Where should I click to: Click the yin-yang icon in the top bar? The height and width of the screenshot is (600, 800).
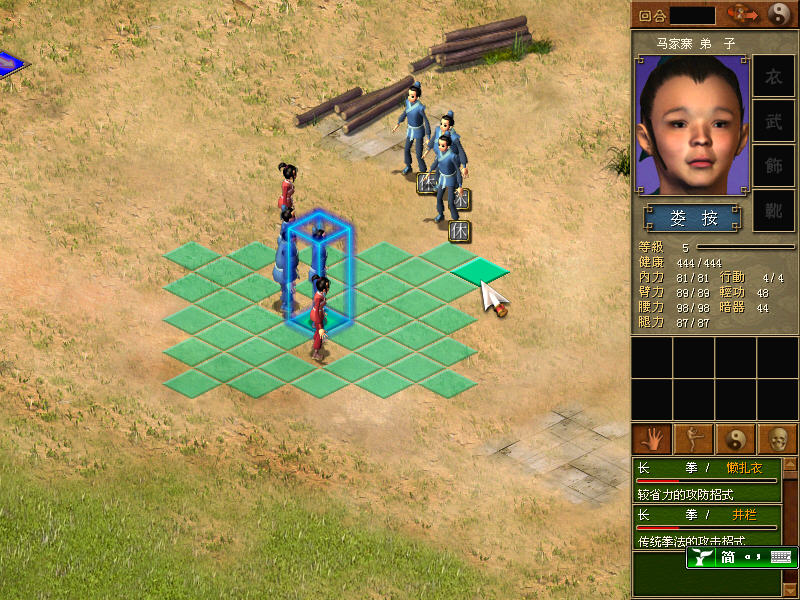780,14
